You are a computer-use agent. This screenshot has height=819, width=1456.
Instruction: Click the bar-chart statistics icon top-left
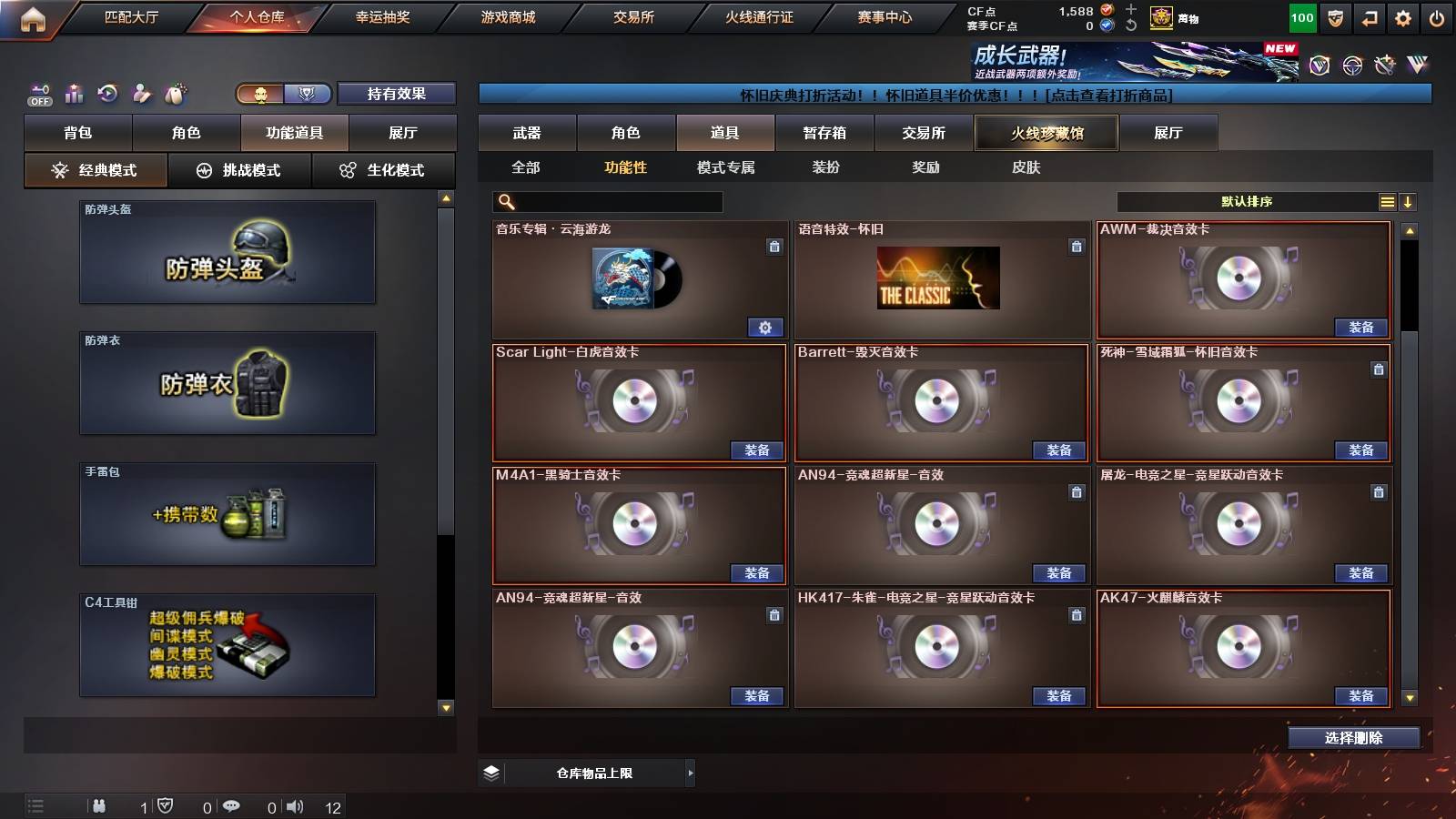(74, 93)
